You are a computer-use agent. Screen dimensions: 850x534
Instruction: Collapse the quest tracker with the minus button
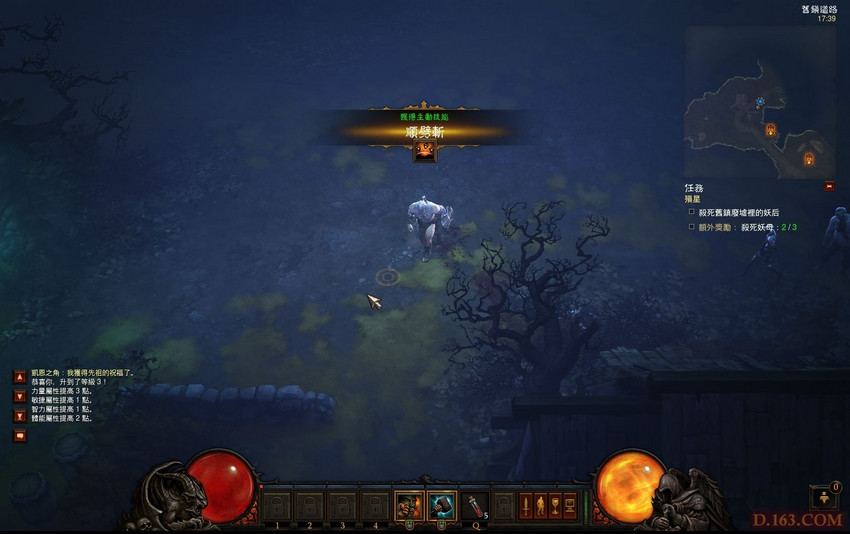coord(829,186)
